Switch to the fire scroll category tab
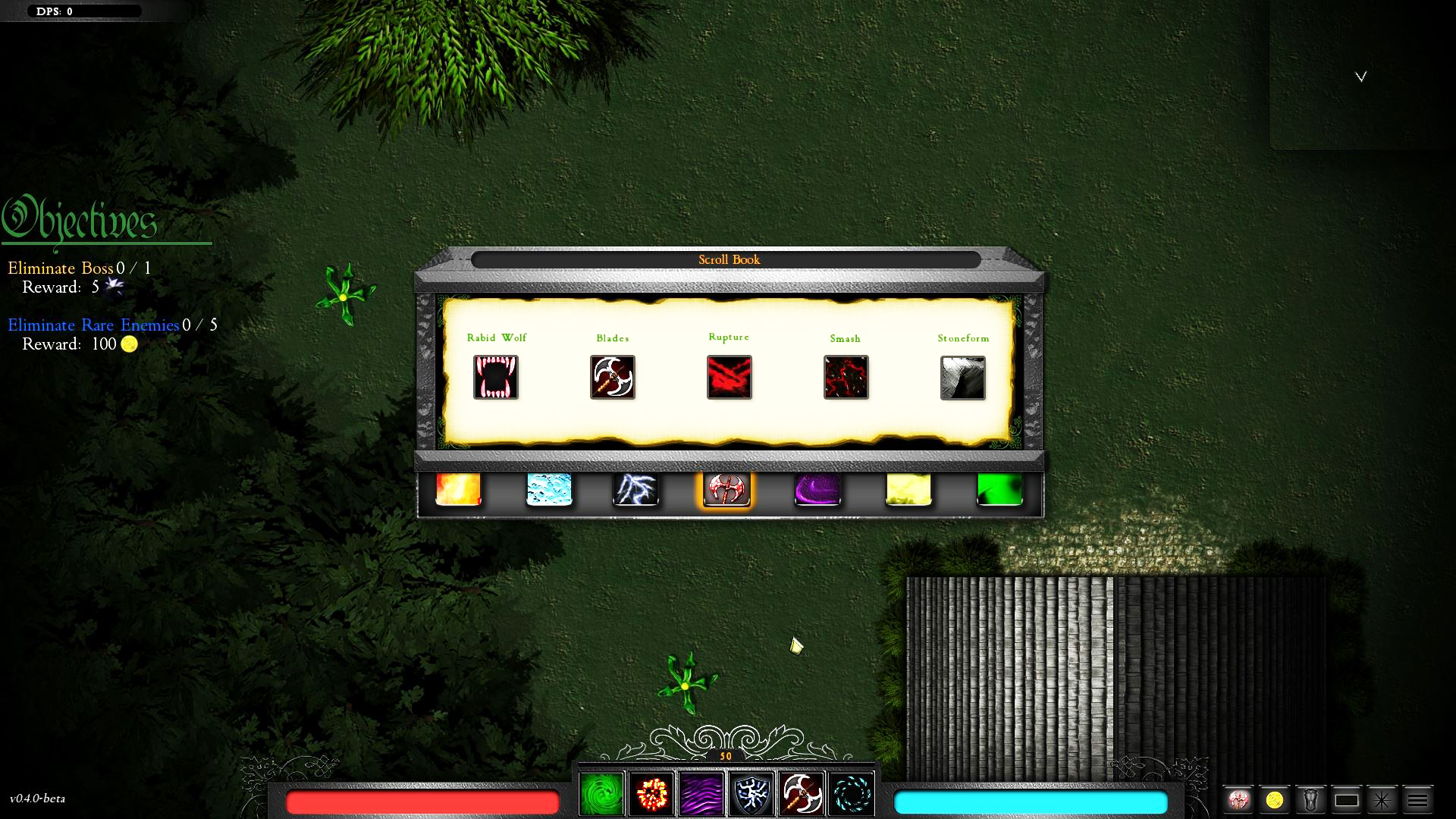 458,490
